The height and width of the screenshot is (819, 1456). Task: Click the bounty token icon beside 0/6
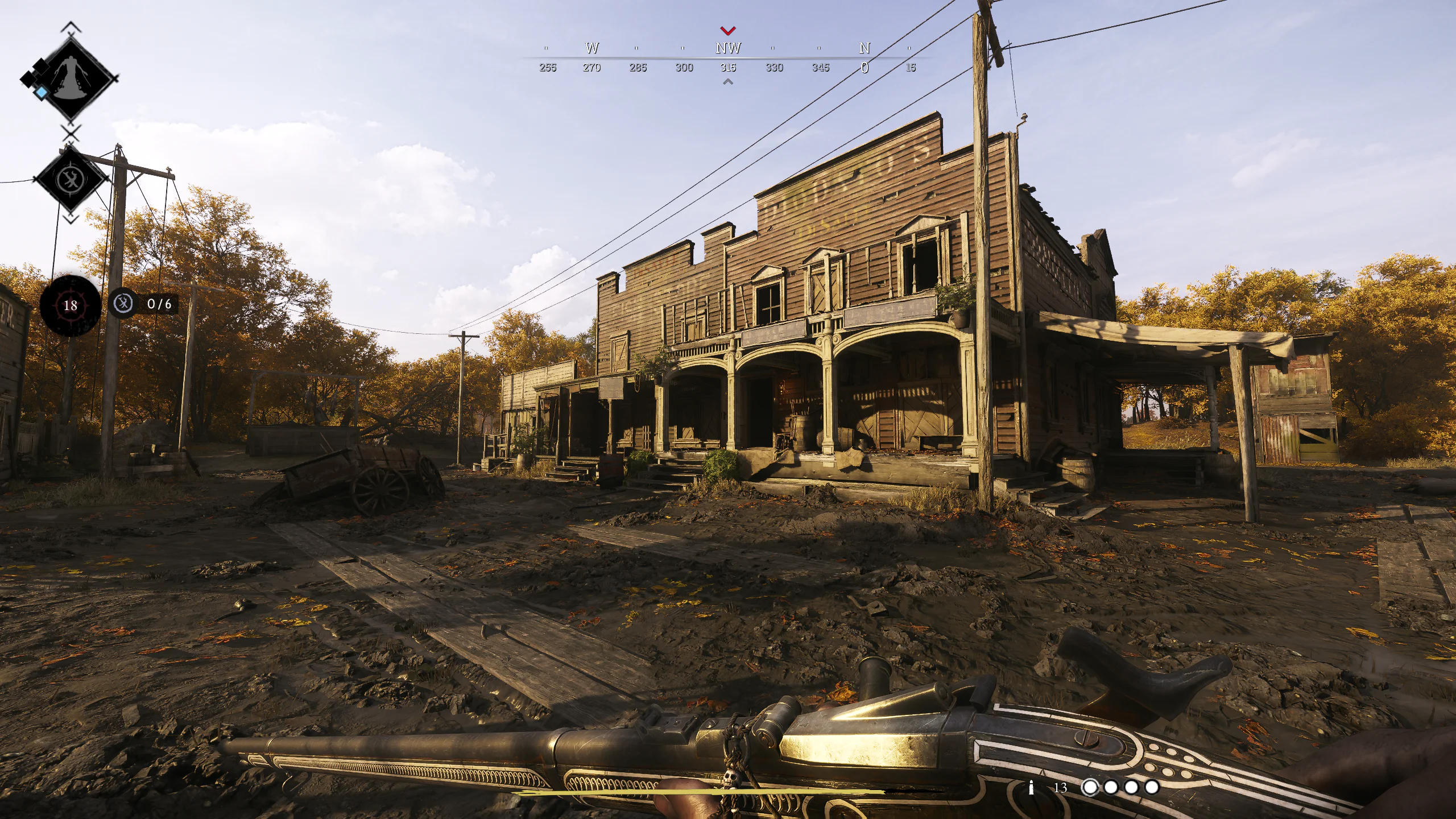[124, 303]
